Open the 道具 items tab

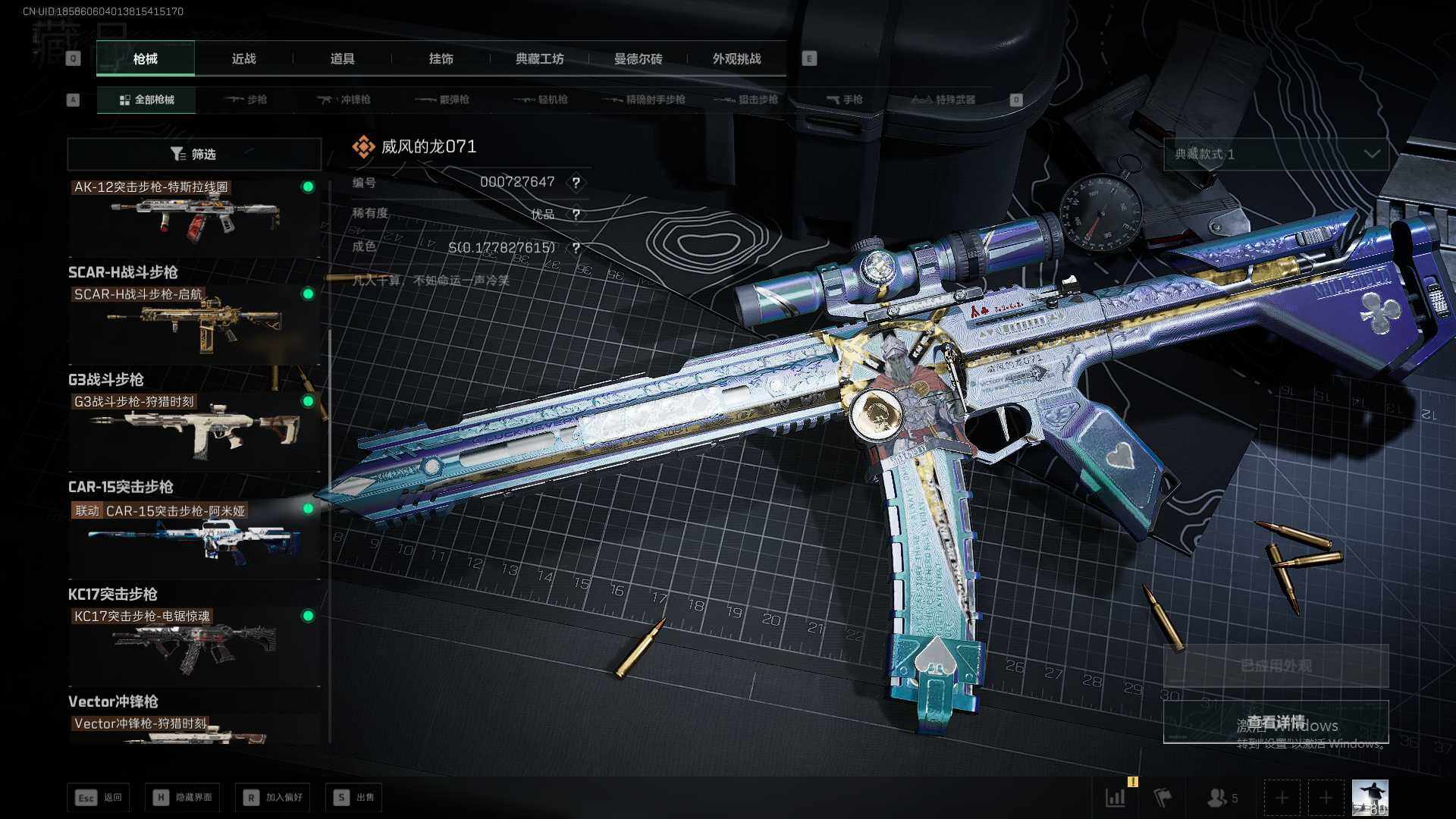(342, 58)
